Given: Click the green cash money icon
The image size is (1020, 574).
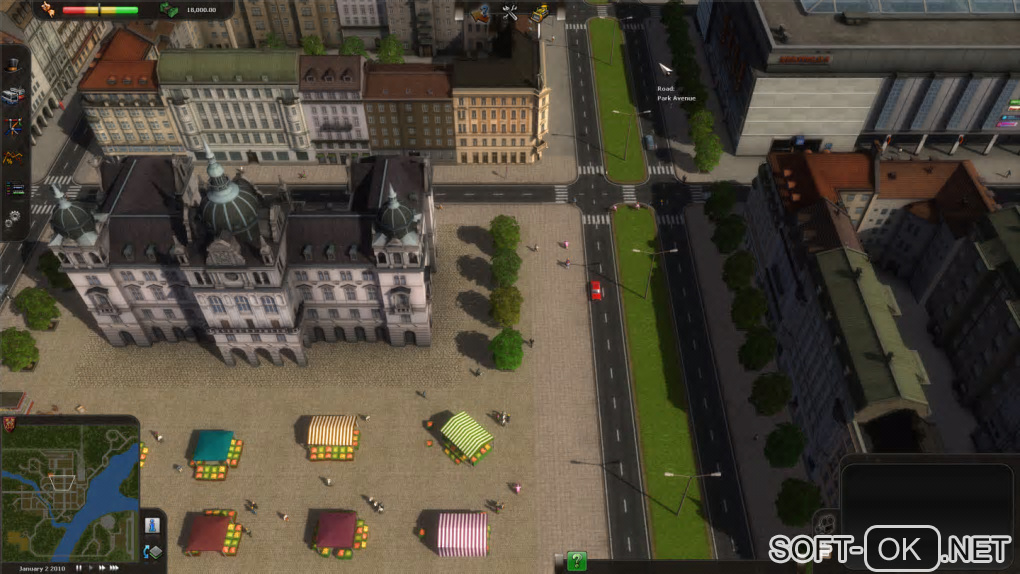Looking at the screenshot, I should (169, 11).
